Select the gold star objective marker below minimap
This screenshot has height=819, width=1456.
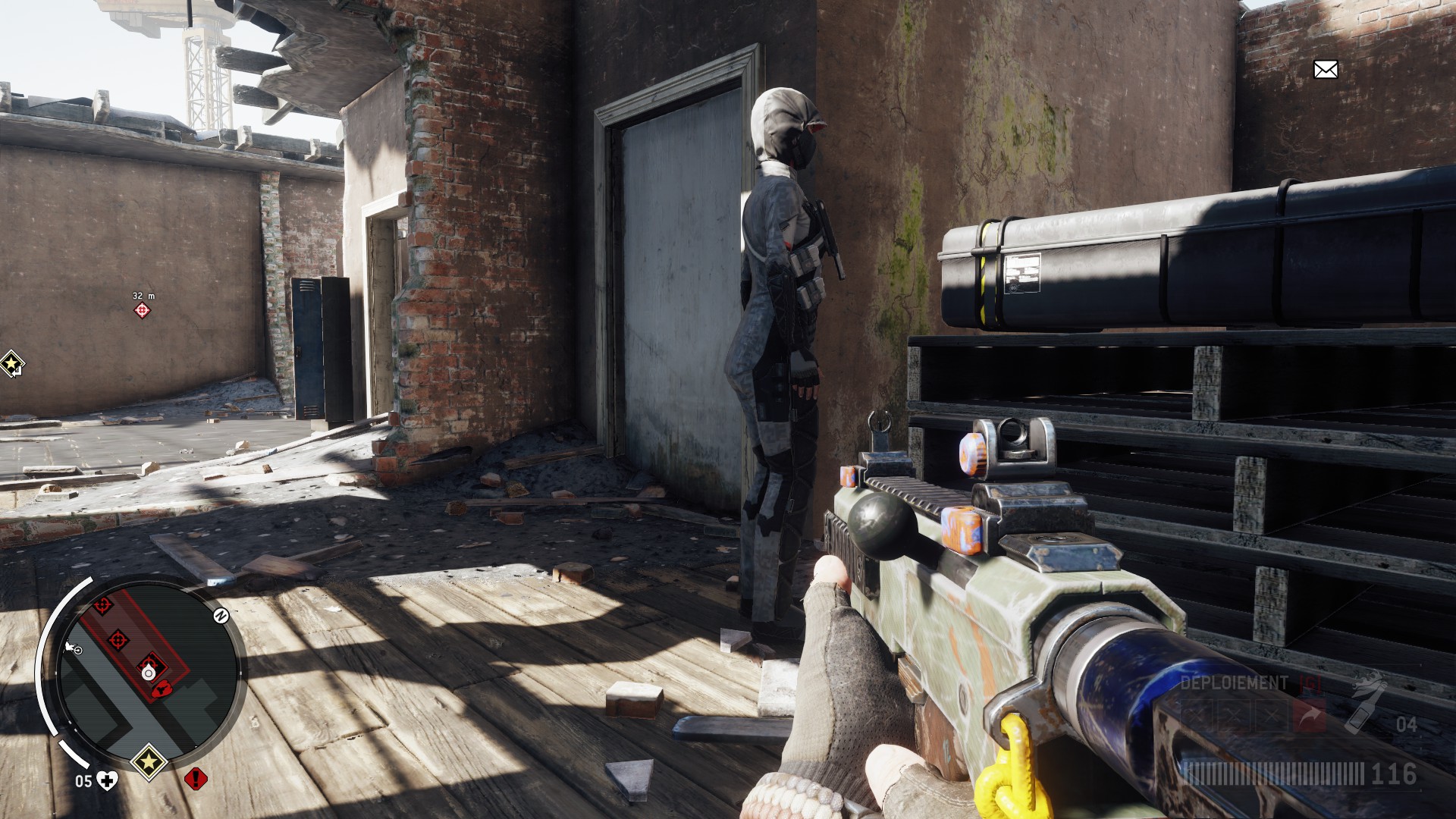pos(149,759)
